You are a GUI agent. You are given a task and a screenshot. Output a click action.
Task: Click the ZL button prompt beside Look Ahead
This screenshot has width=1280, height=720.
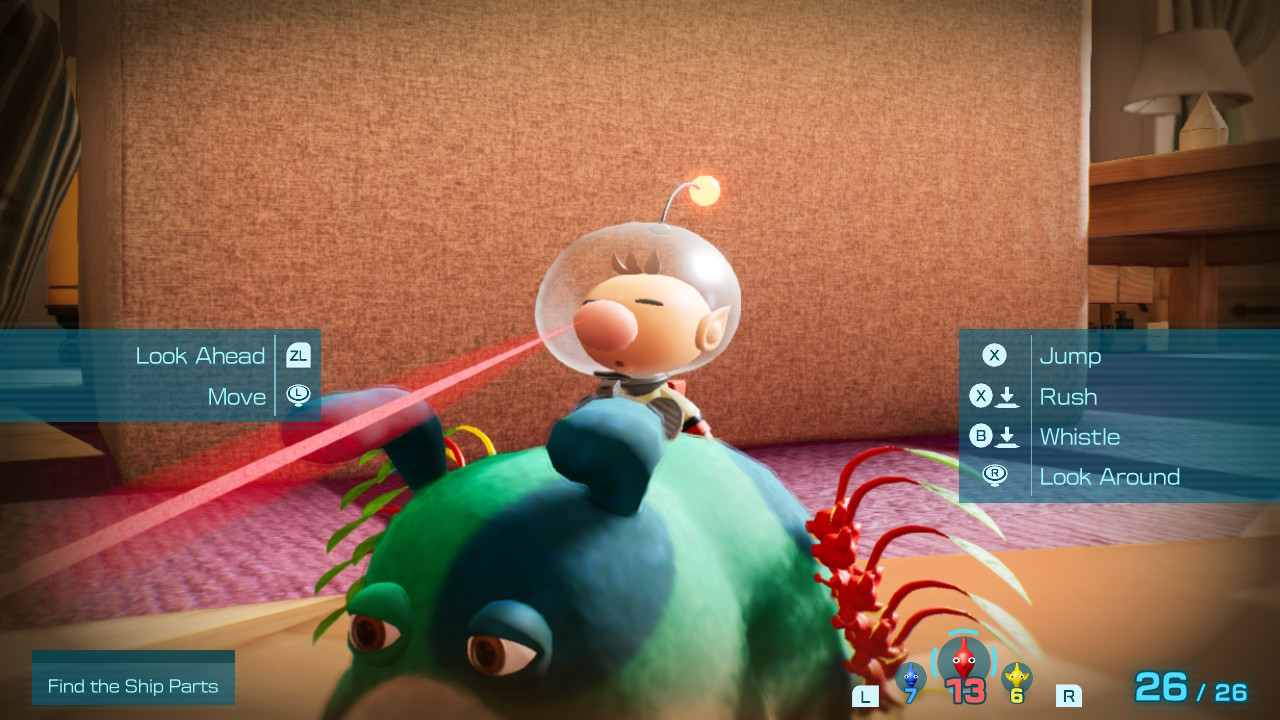(297, 355)
